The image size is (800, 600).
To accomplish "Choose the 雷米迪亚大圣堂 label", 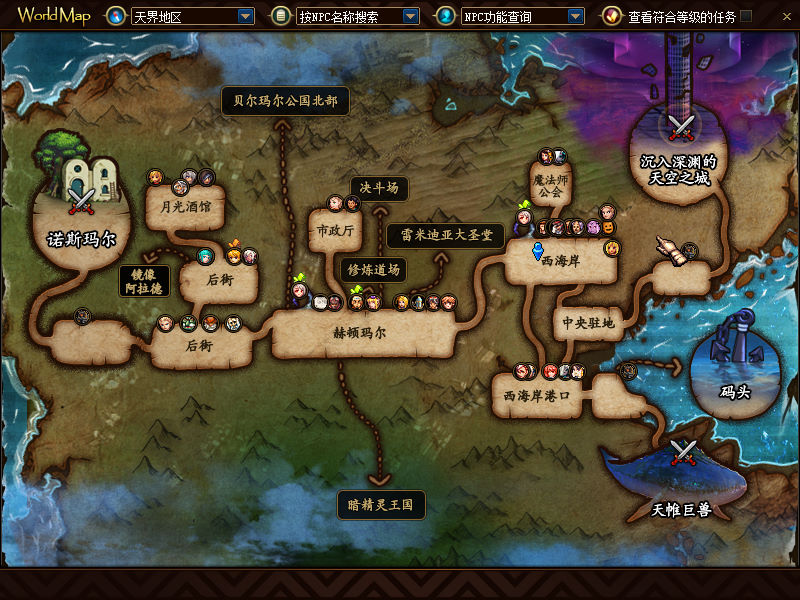I will point(445,235).
